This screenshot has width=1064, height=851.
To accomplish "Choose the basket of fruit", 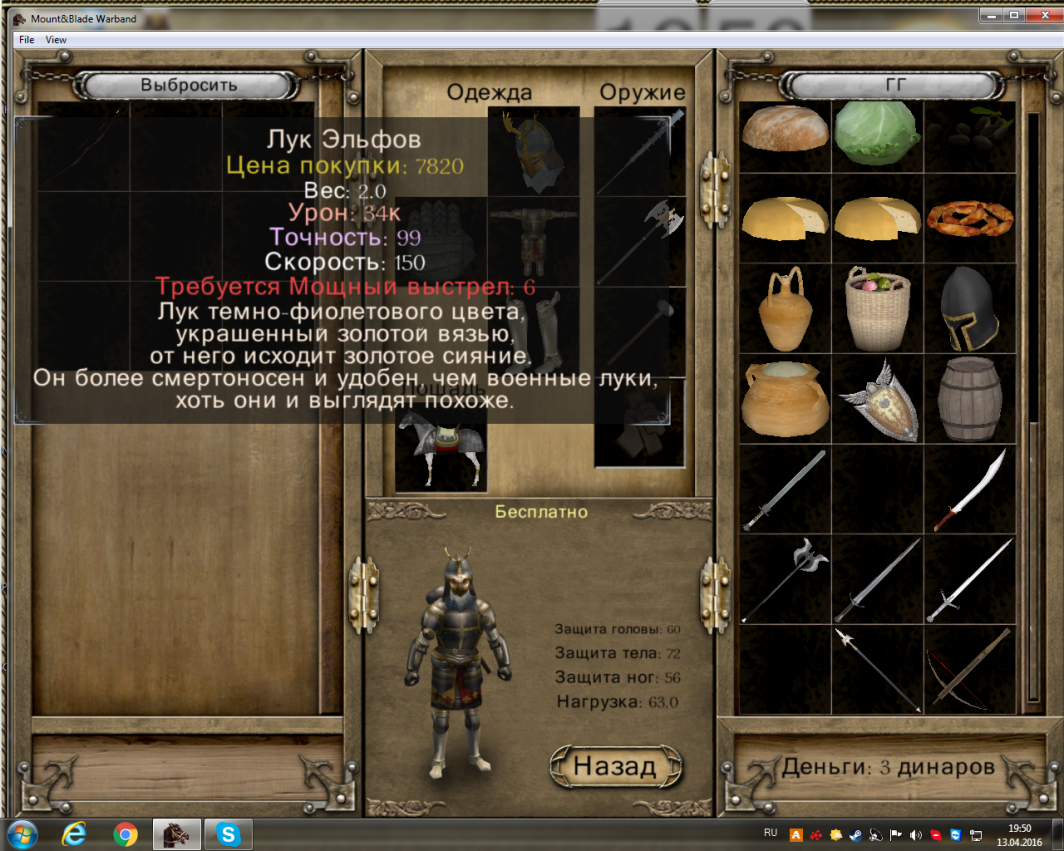I will pyautogui.click(x=877, y=308).
